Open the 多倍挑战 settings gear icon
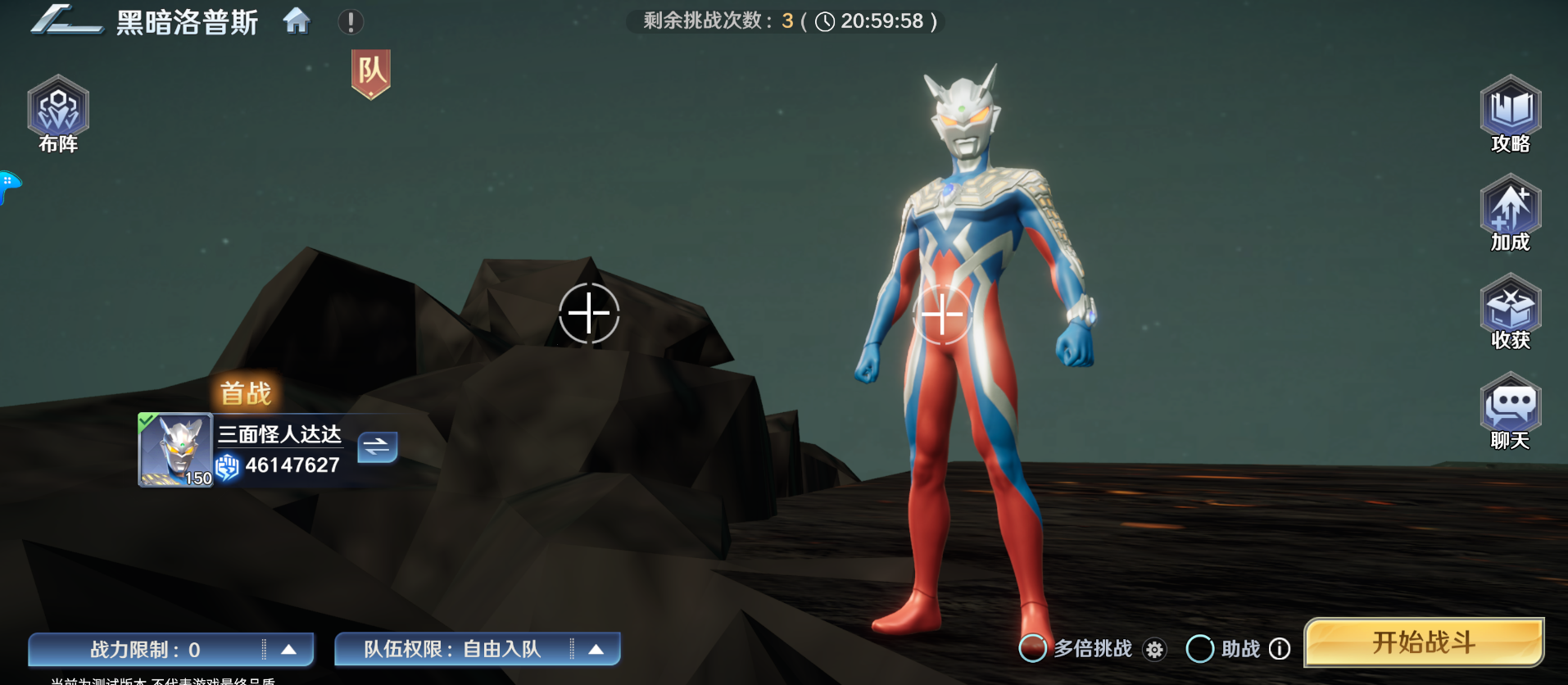The width and height of the screenshot is (1568, 685). pos(1154,649)
